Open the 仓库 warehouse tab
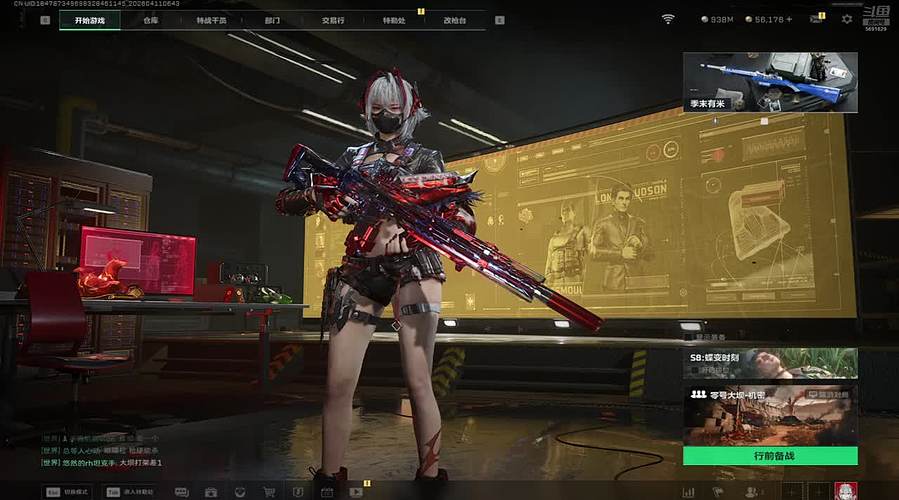Image resolution: width=899 pixels, height=500 pixels. (151, 20)
